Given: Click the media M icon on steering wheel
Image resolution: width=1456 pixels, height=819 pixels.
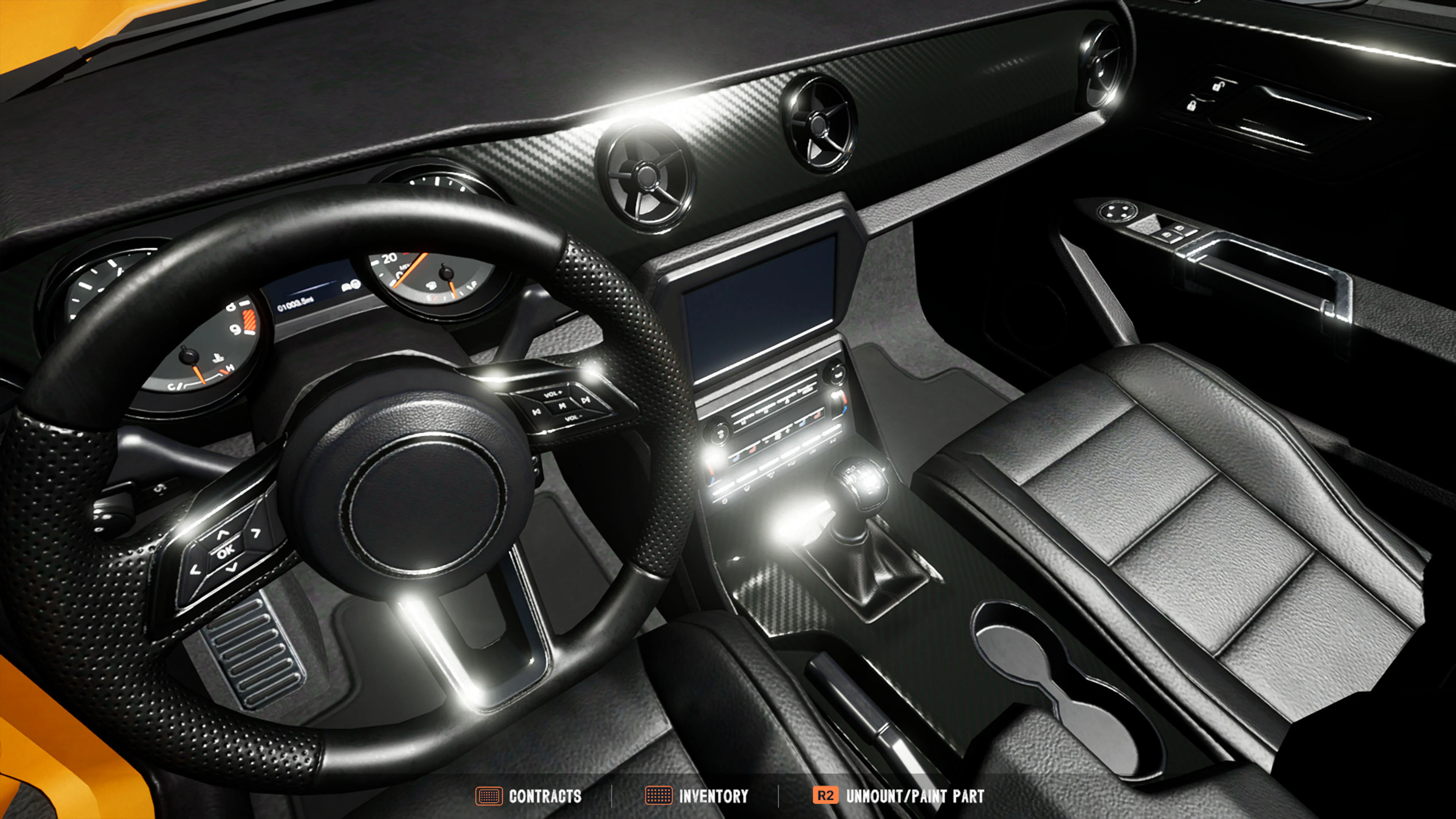Looking at the screenshot, I should click(x=562, y=406).
